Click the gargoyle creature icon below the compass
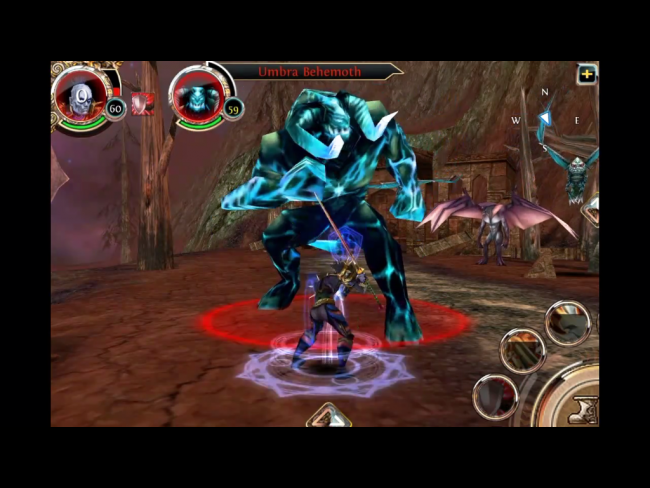 click(579, 176)
